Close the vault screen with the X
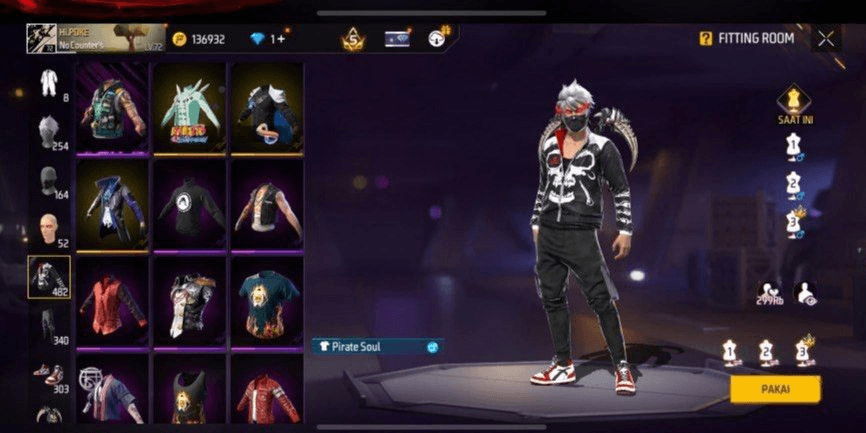This screenshot has height=433, width=866. [x=826, y=39]
